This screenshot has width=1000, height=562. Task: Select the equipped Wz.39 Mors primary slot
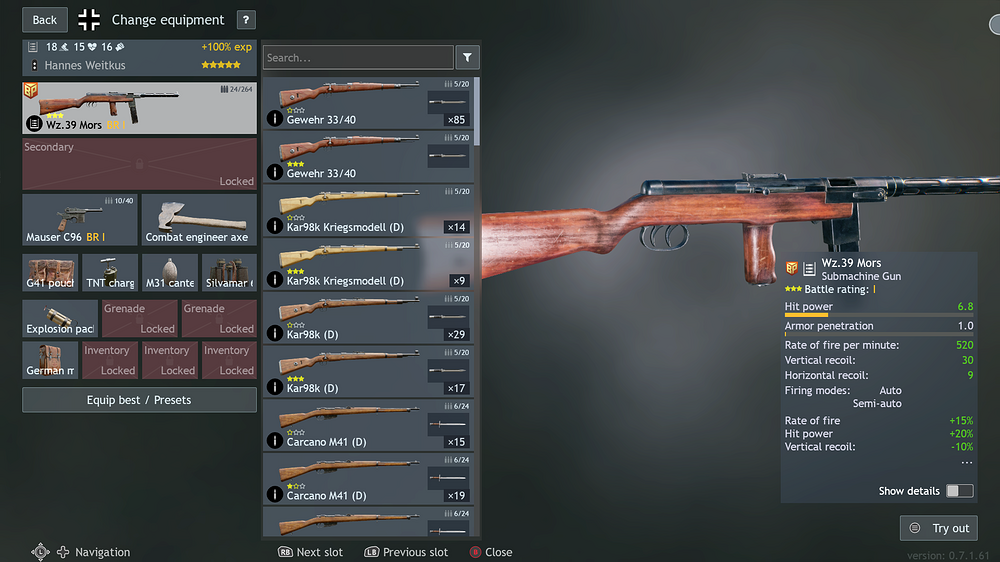click(x=139, y=108)
